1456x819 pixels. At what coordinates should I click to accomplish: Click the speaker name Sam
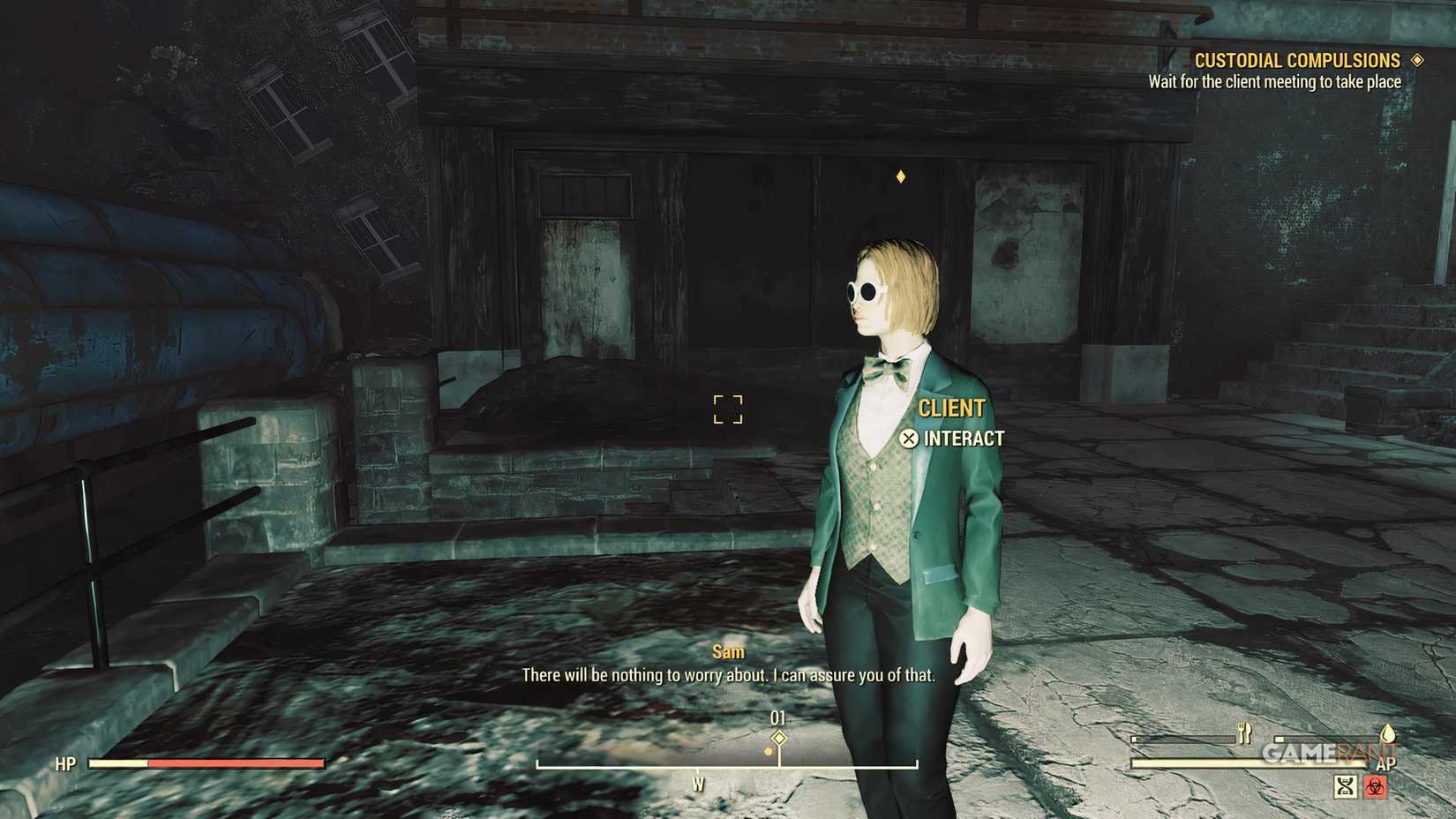pyautogui.click(x=727, y=651)
